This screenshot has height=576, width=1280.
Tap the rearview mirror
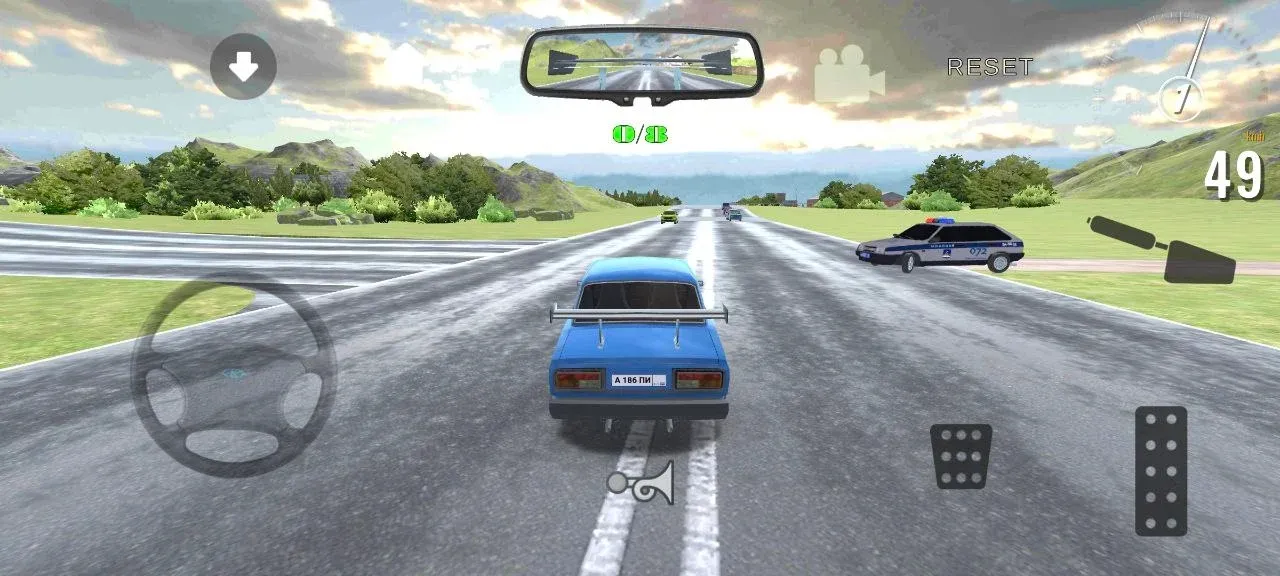tap(641, 62)
